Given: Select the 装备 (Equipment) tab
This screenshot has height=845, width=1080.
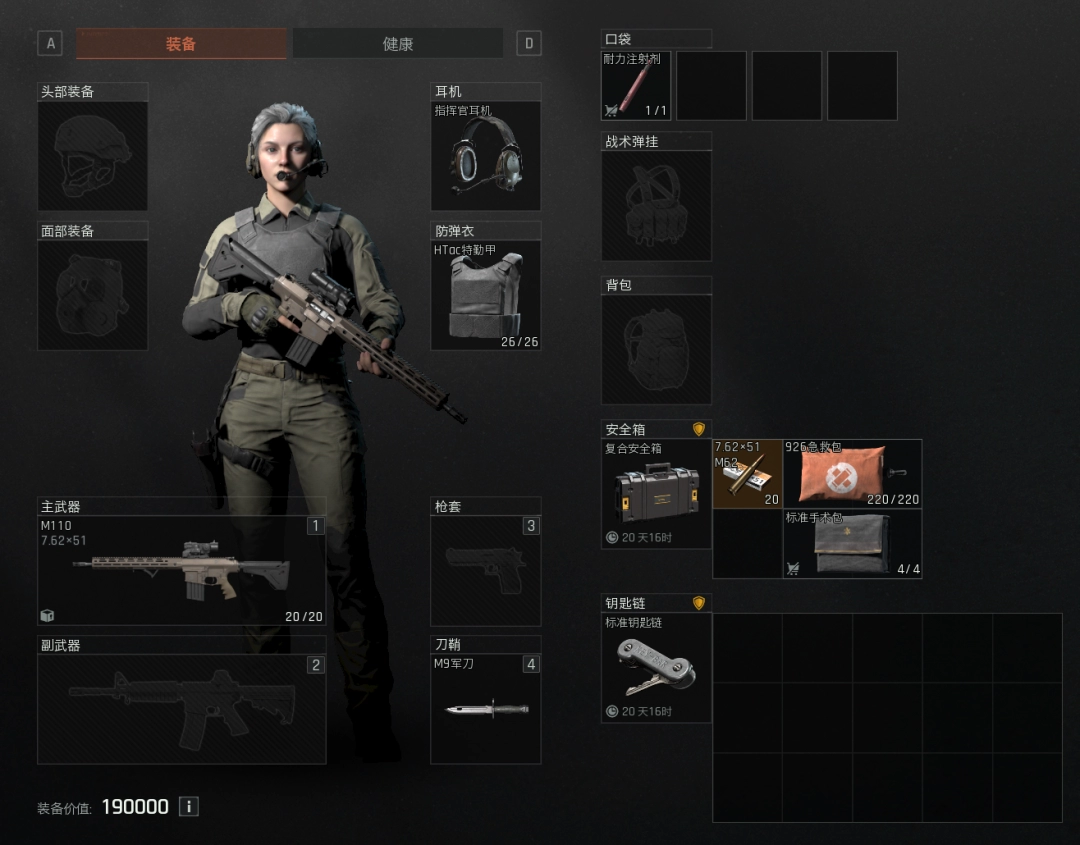Looking at the screenshot, I should 181,44.
